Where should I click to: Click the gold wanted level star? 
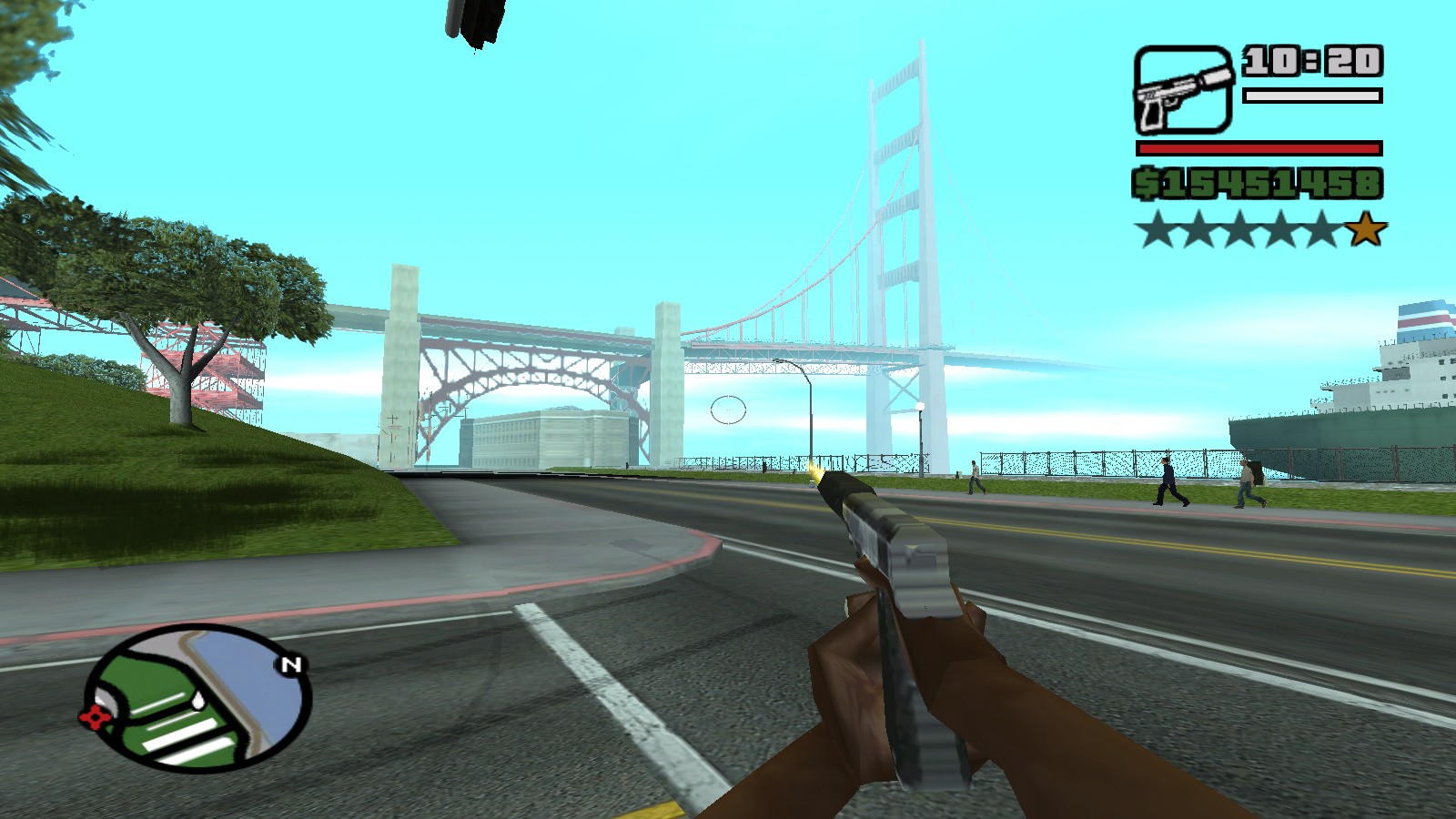(1365, 230)
